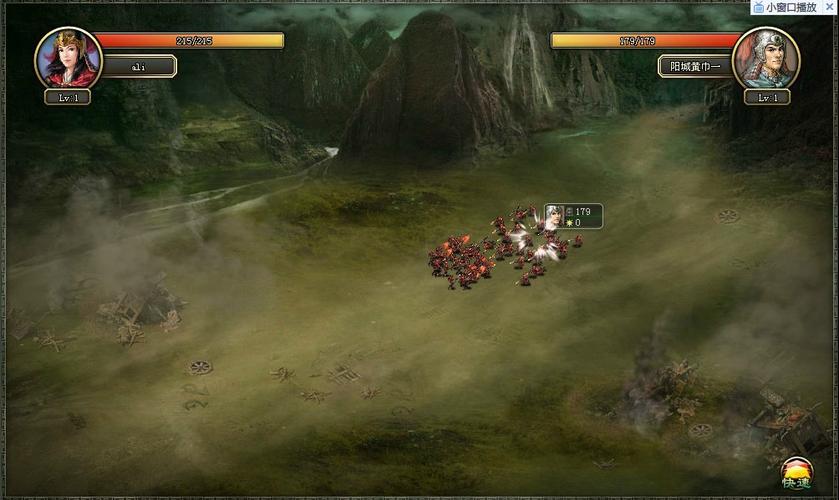Close the 小窗口播放 overlay bar
The image size is (839, 500).
[829, 7]
